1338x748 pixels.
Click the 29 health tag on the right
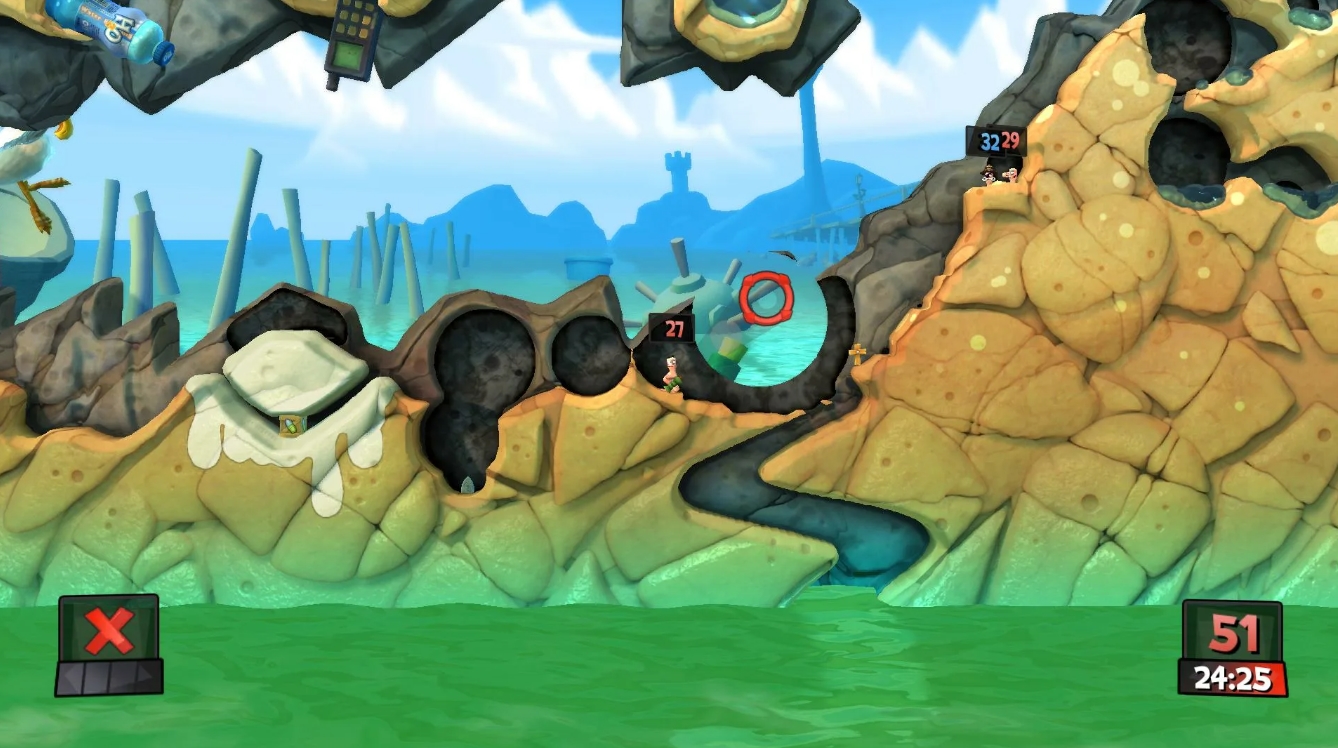(1009, 140)
